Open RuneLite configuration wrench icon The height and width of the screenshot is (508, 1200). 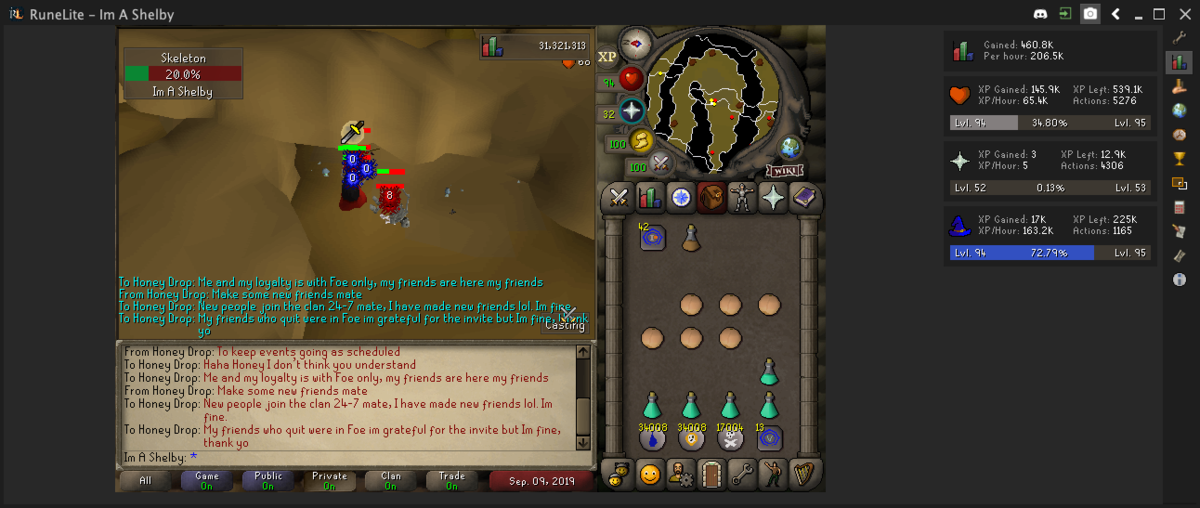(1179, 39)
